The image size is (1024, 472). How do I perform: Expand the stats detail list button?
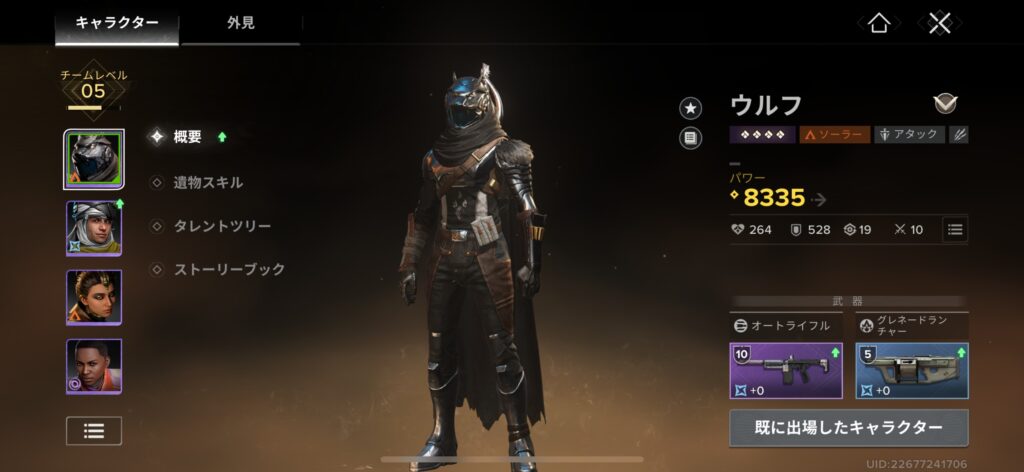tap(955, 229)
